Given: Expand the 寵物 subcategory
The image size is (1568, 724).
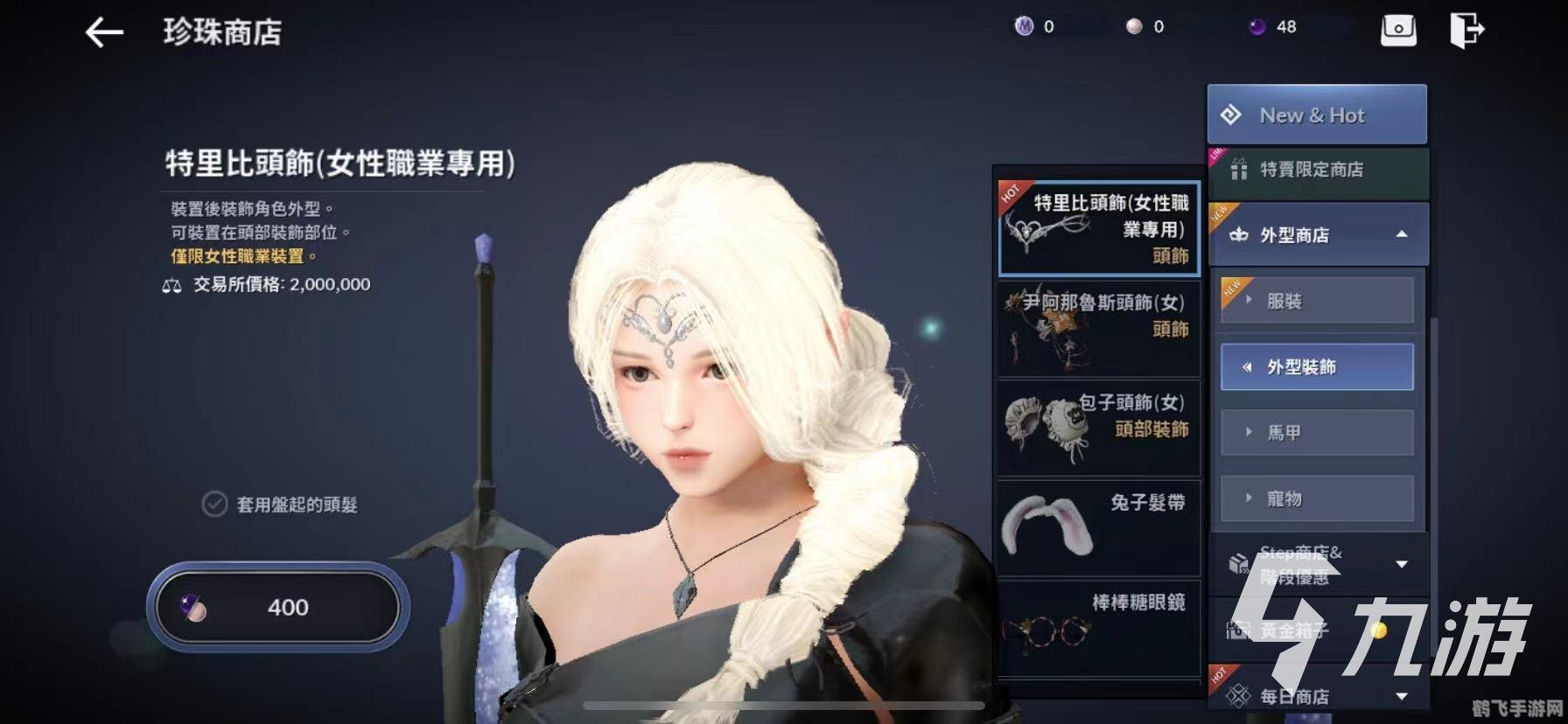Looking at the screenshot, I should coord(1246,498).
